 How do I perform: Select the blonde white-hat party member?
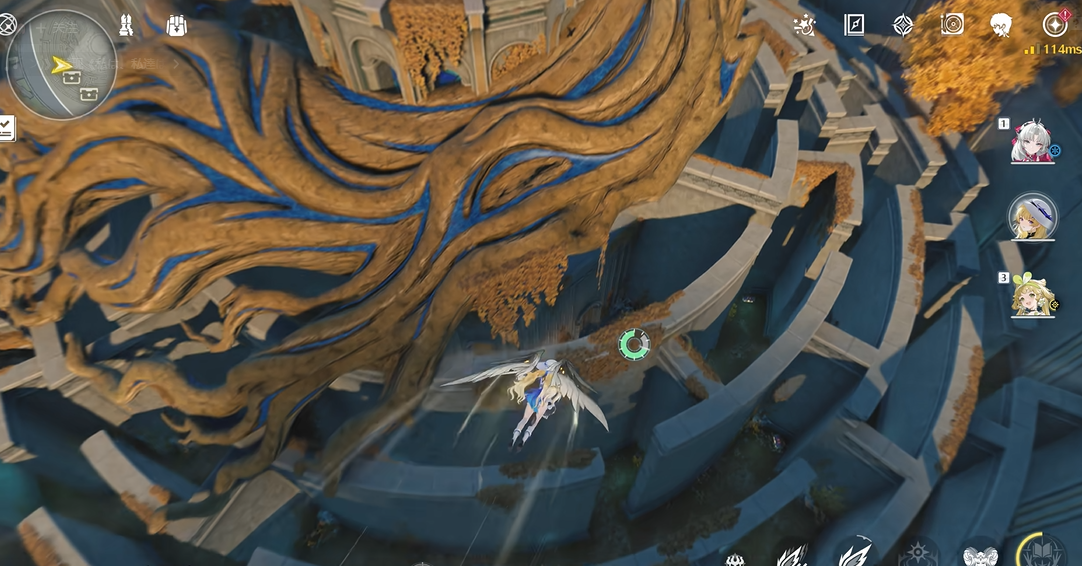(x=1032, y=216)
